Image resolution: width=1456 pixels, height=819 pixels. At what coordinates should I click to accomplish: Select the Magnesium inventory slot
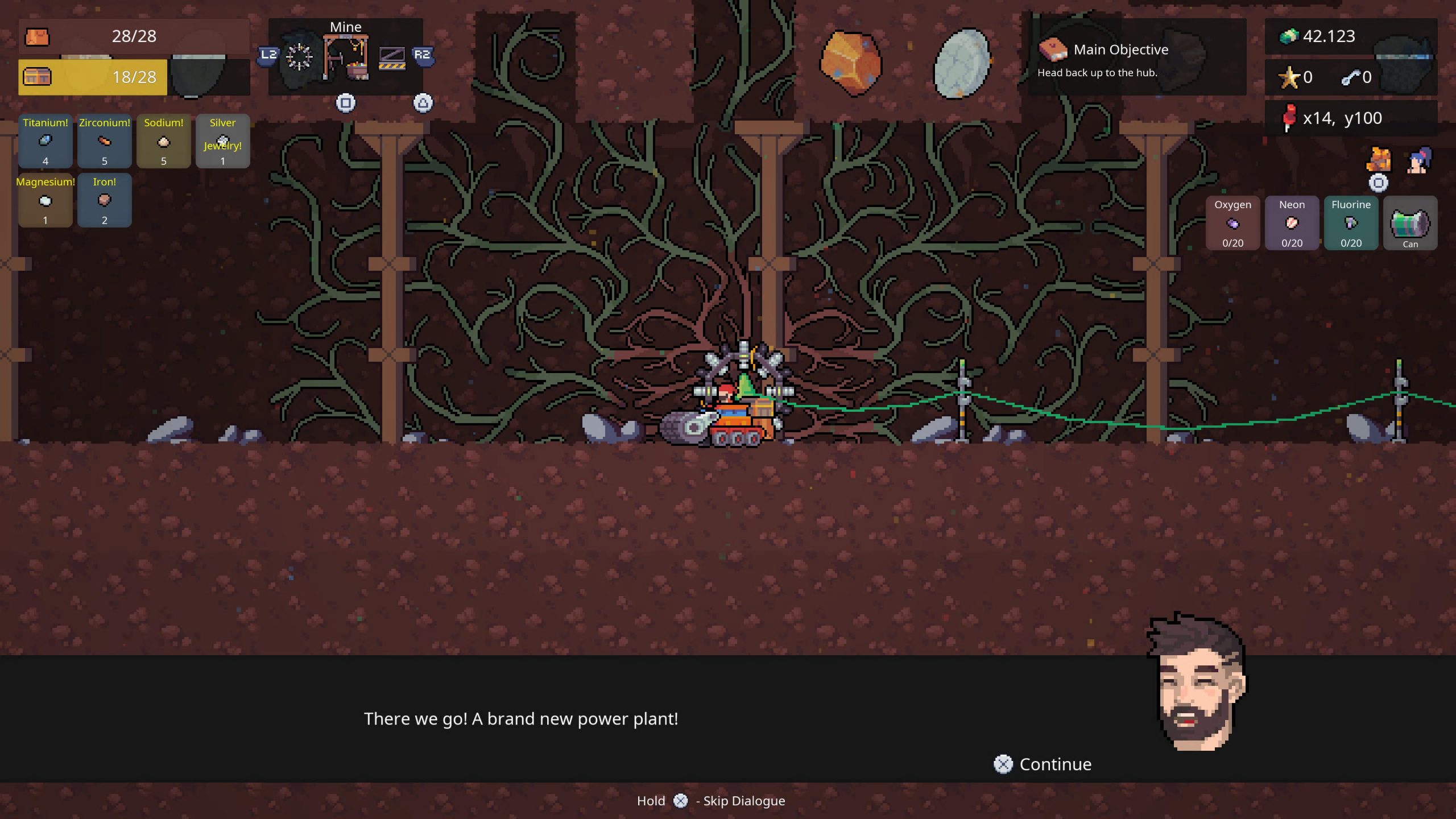pos(45,200)
